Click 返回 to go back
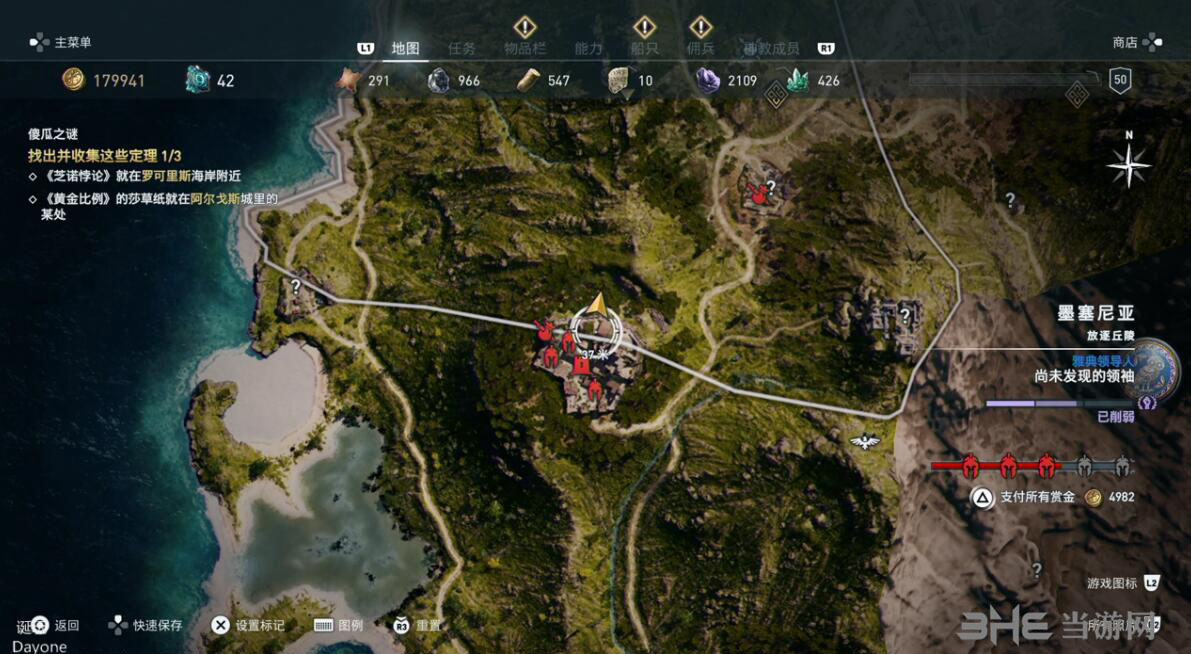The image size is (1191, 654). click(x=66, y=625)
